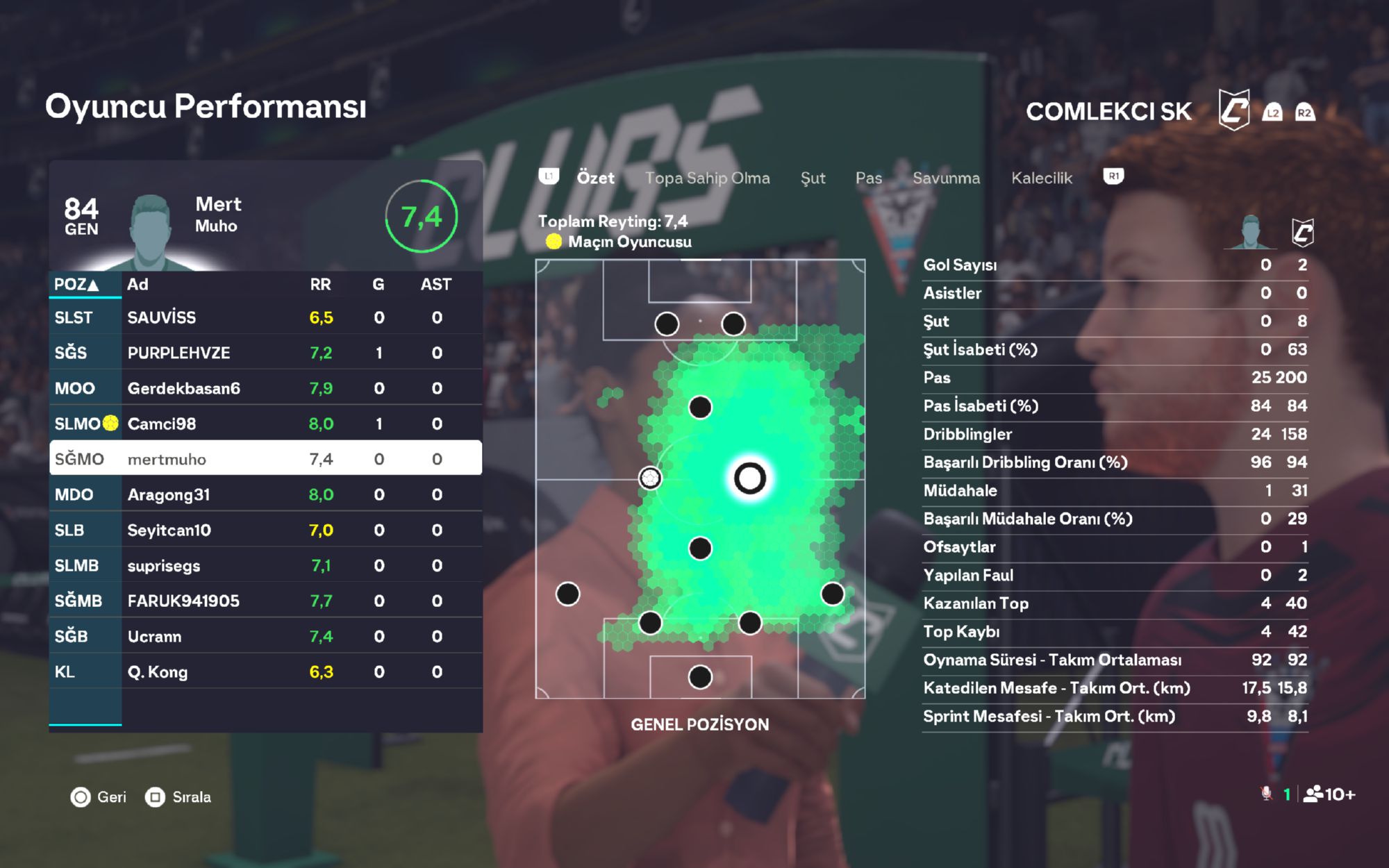Screen dimensions: 1389x868
Task: Select Ucrann player row
Action: coord(265,636)
